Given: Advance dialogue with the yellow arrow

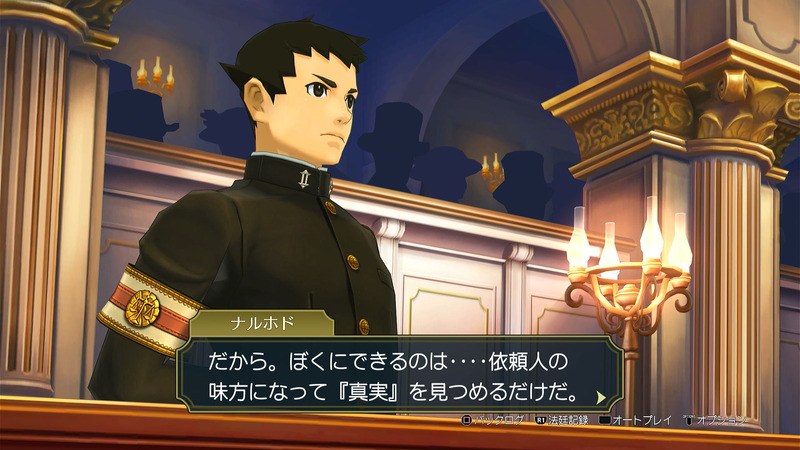Looking at the screenshot, I should 601,397.
